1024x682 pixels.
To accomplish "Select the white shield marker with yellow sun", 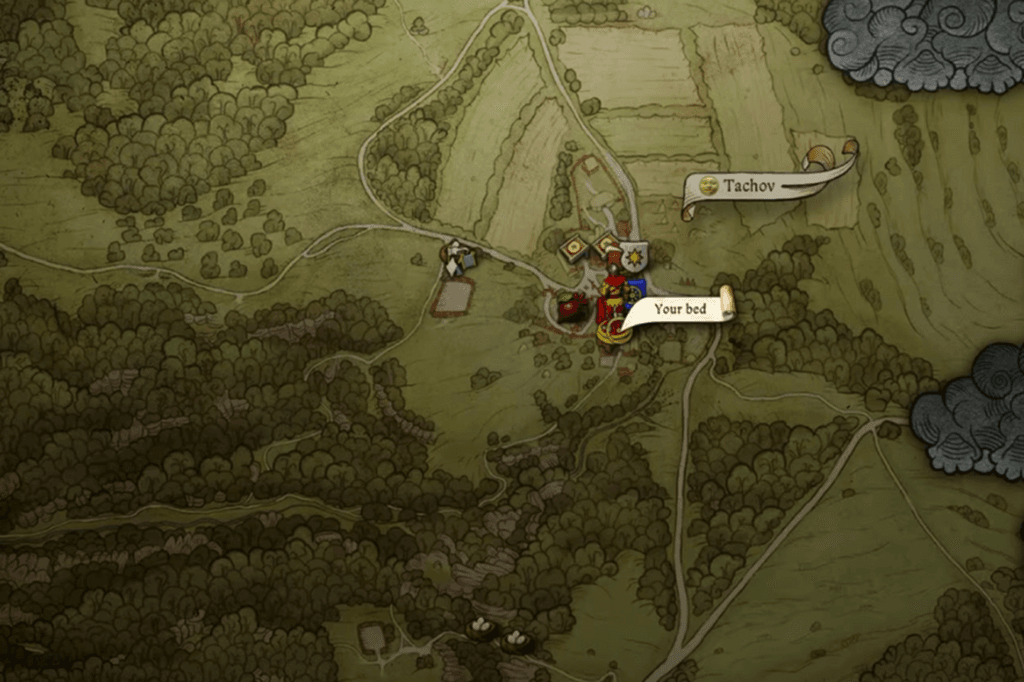I will tap(633, 259).
